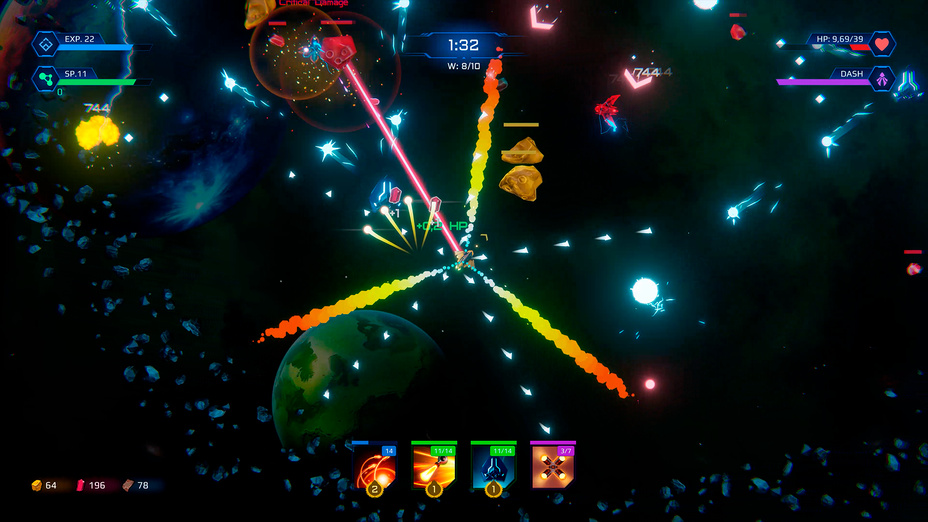The width and height of the screenshot is (928, 522).
Task: Click the EXP hexagon icon
Action: 46,43
